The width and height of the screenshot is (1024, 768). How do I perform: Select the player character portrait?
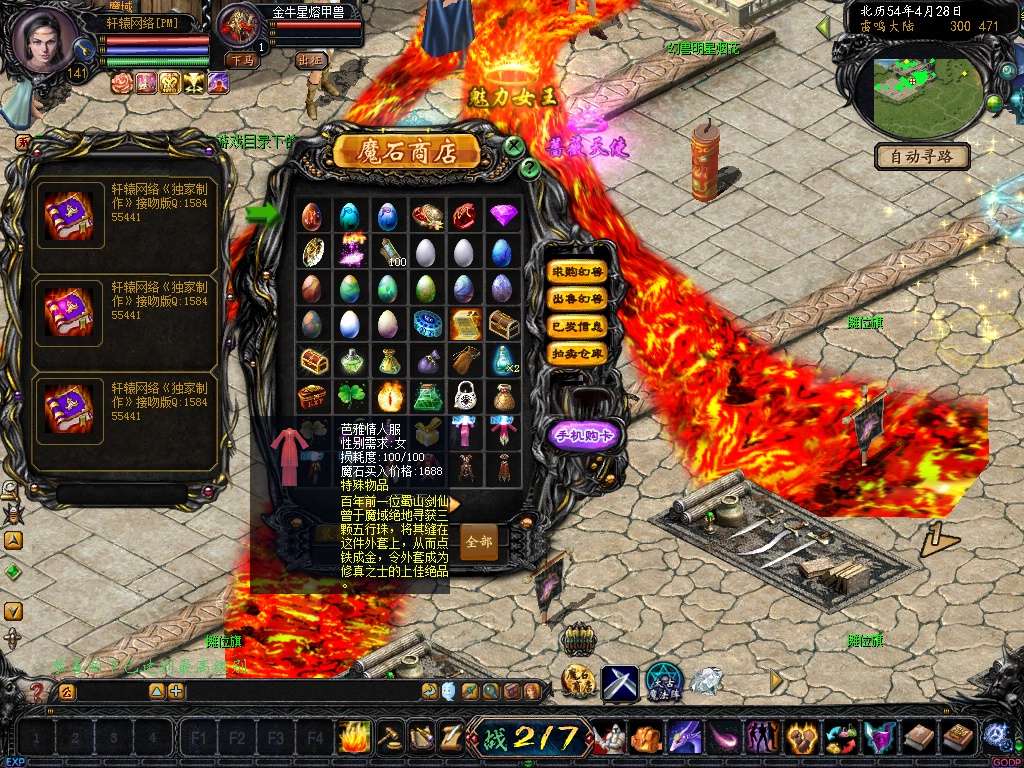click(45, 38)
